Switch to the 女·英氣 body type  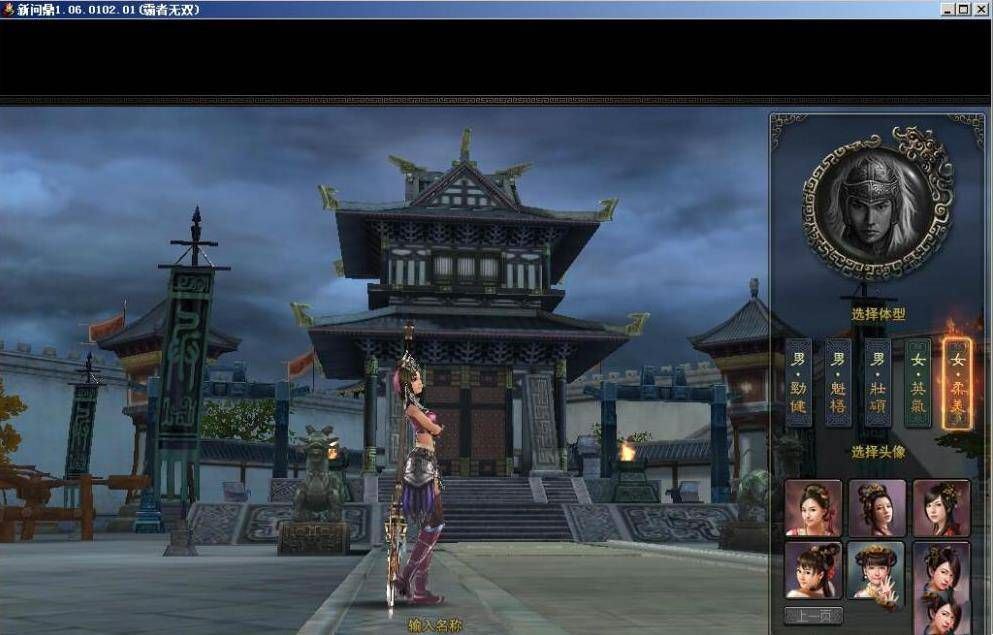click(x=917, y=383)
